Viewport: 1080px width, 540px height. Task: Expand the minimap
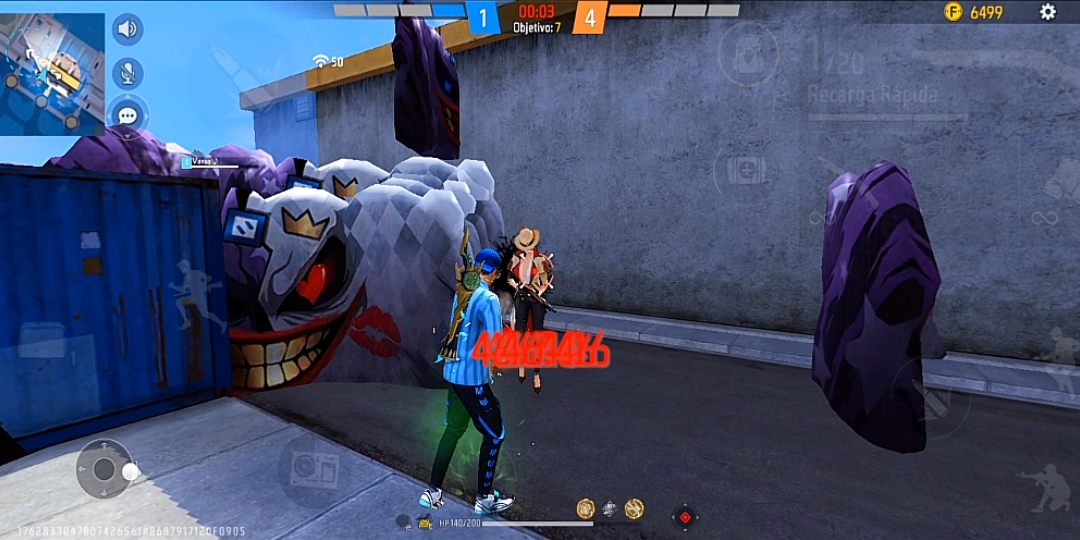pos(52,73)
